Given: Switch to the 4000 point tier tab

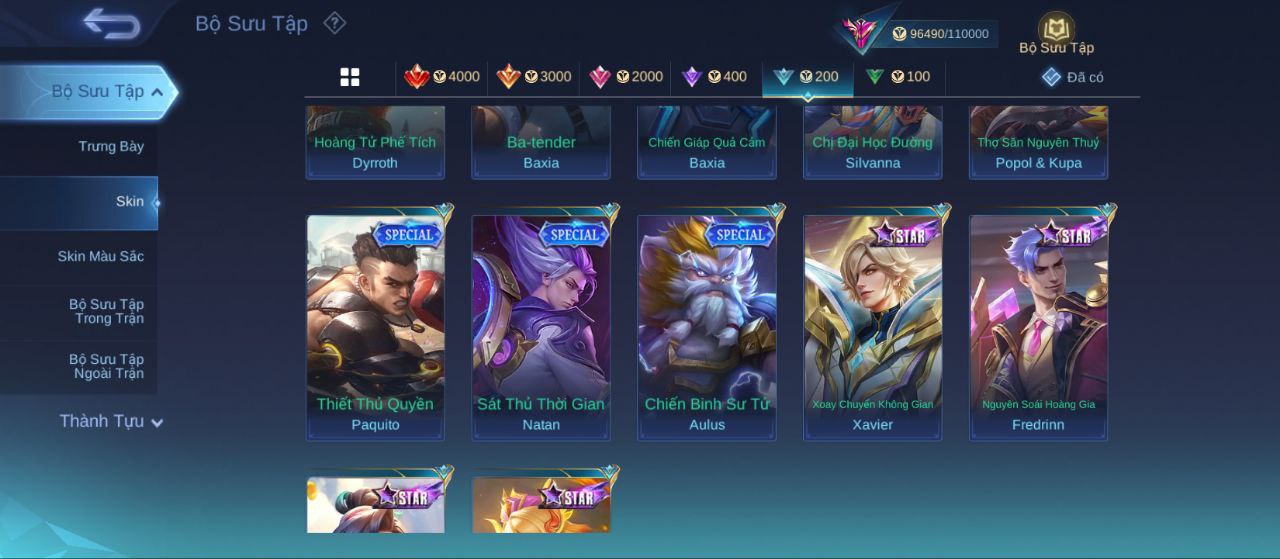Looking at the screenshot, I should (441, 77).
